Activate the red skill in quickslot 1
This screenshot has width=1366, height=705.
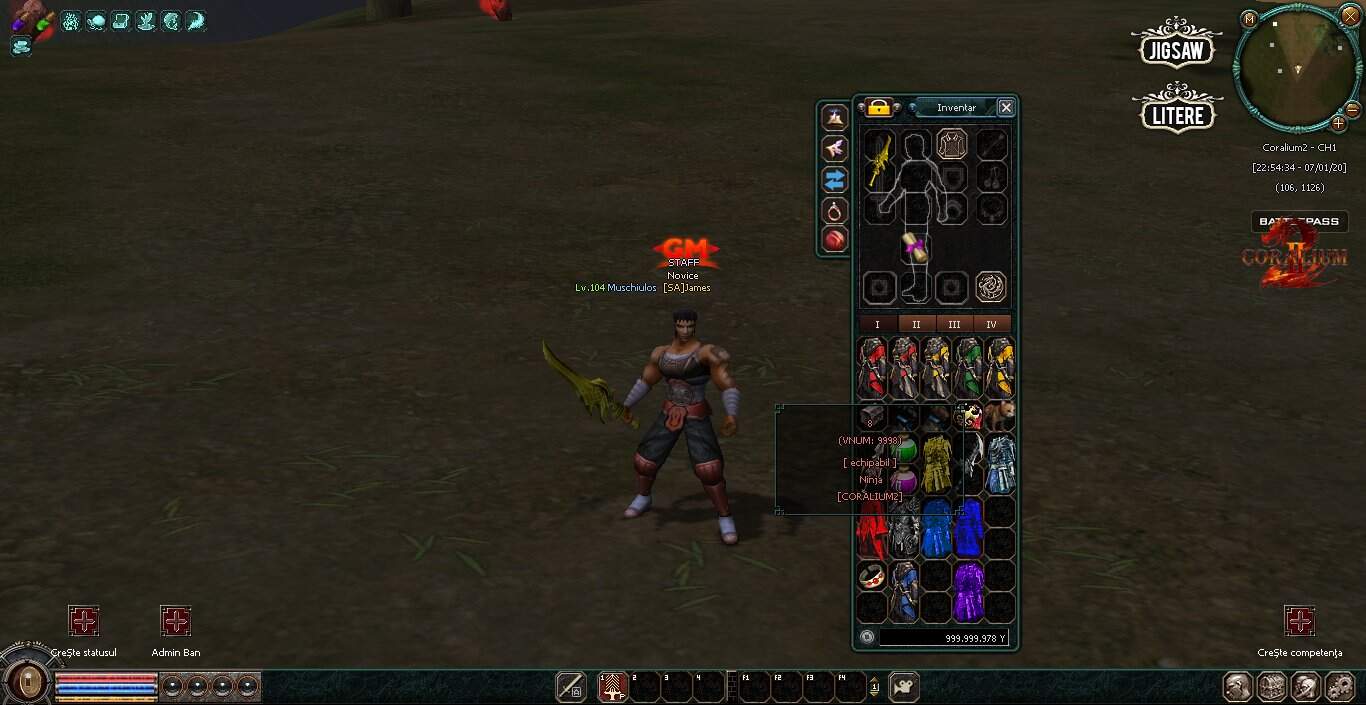612,687
